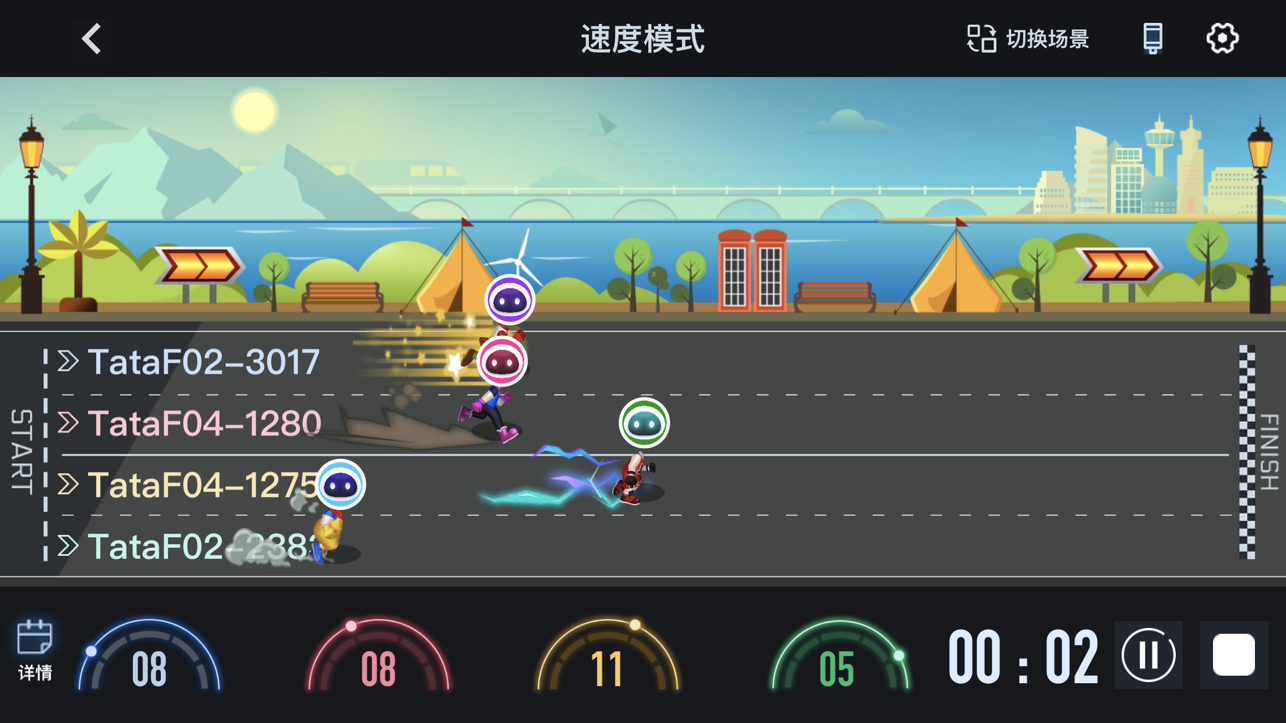Go back using the top-left arrow
The image size is (1286, 723).
tap(91, 39)
